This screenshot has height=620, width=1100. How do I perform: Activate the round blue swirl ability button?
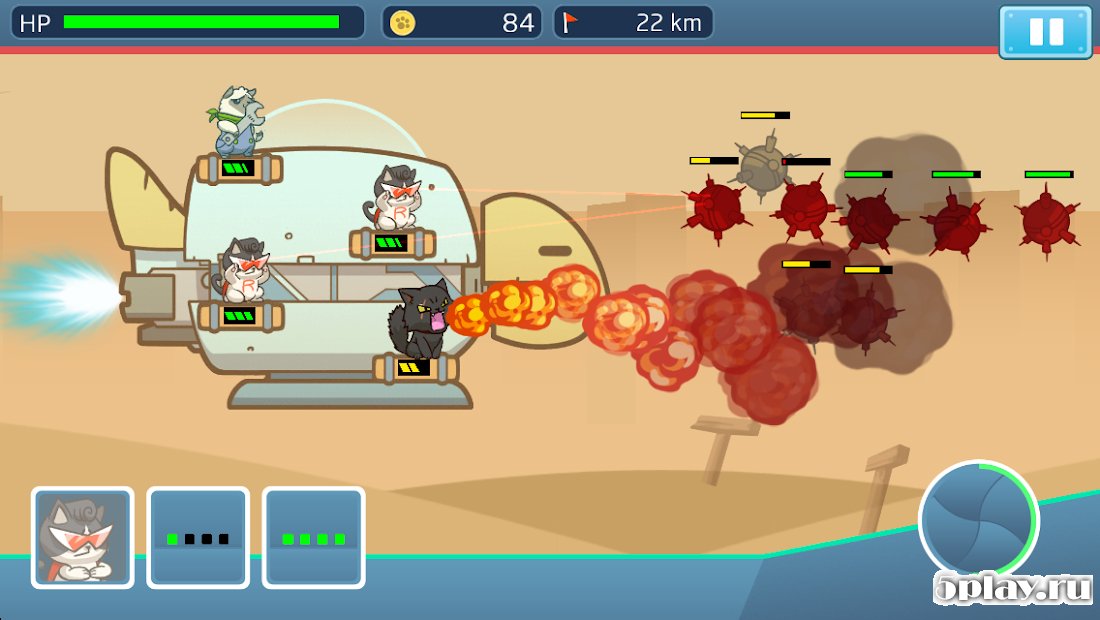[978, 520]
